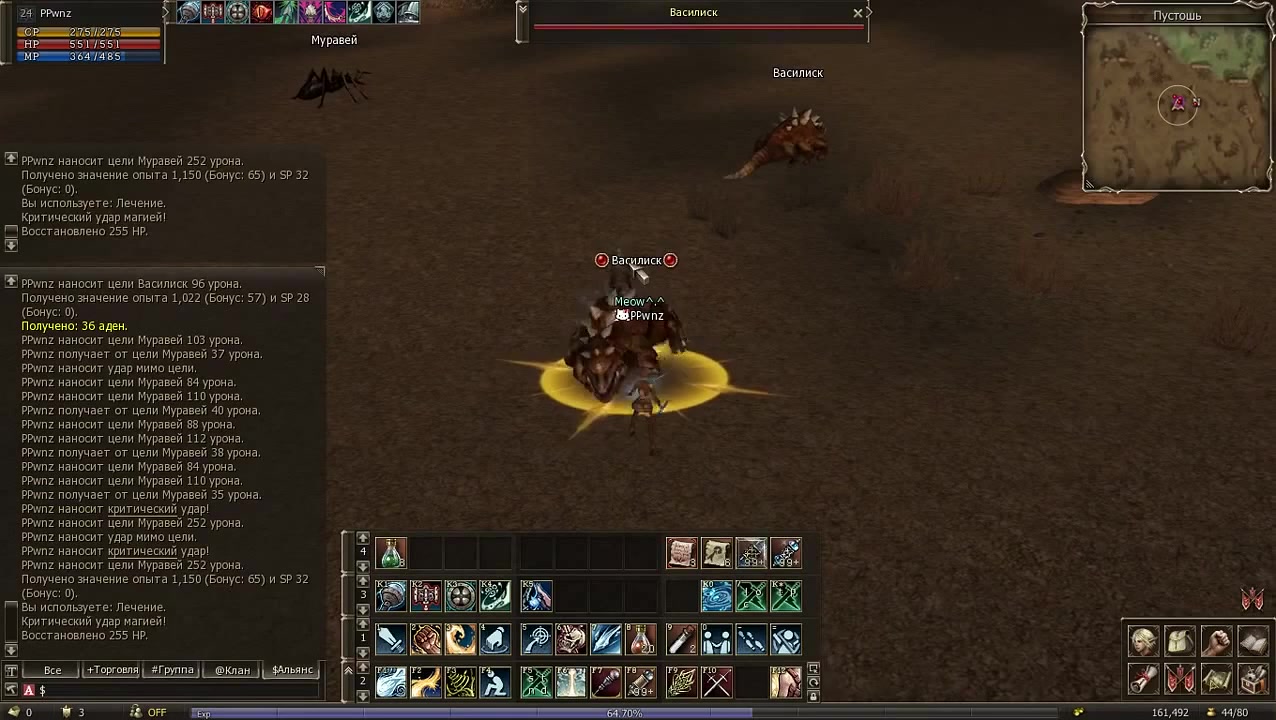
Task: Use the green potion on the hotbar
Action: coord(390,553)
